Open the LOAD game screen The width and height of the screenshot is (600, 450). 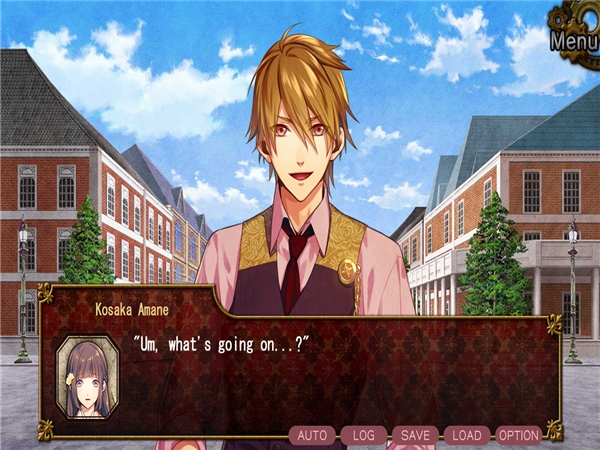[x=467, y=435]
